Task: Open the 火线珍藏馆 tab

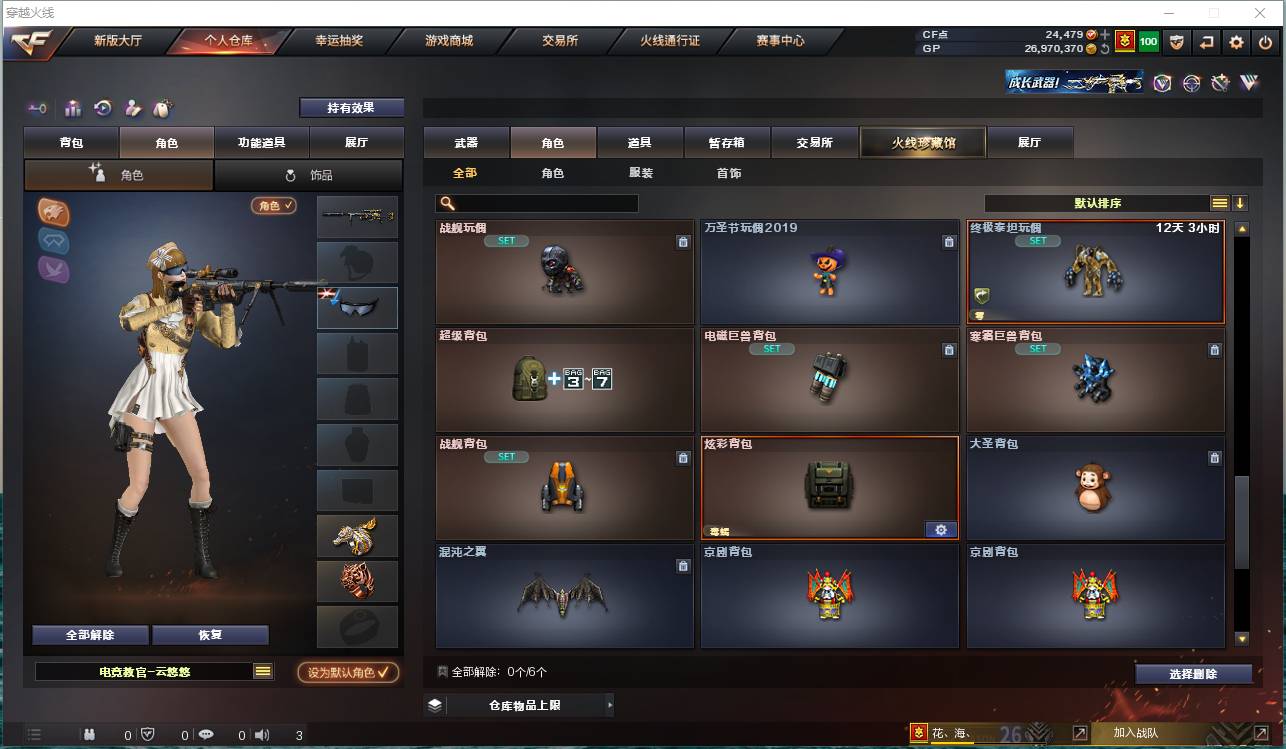Action: pos(921,142)
